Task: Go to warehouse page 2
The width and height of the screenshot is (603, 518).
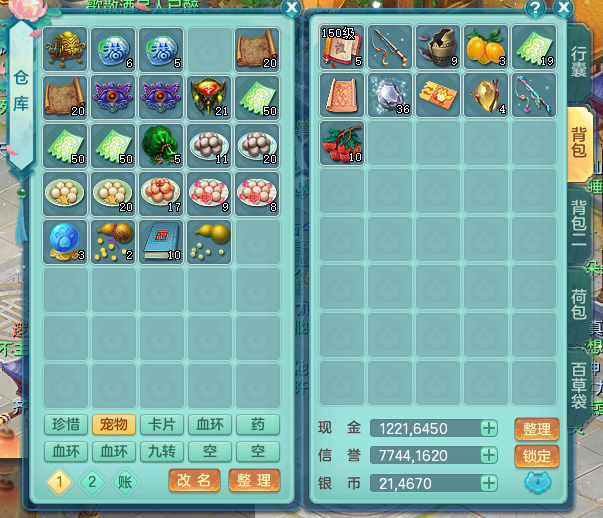Action: [92, 481]
